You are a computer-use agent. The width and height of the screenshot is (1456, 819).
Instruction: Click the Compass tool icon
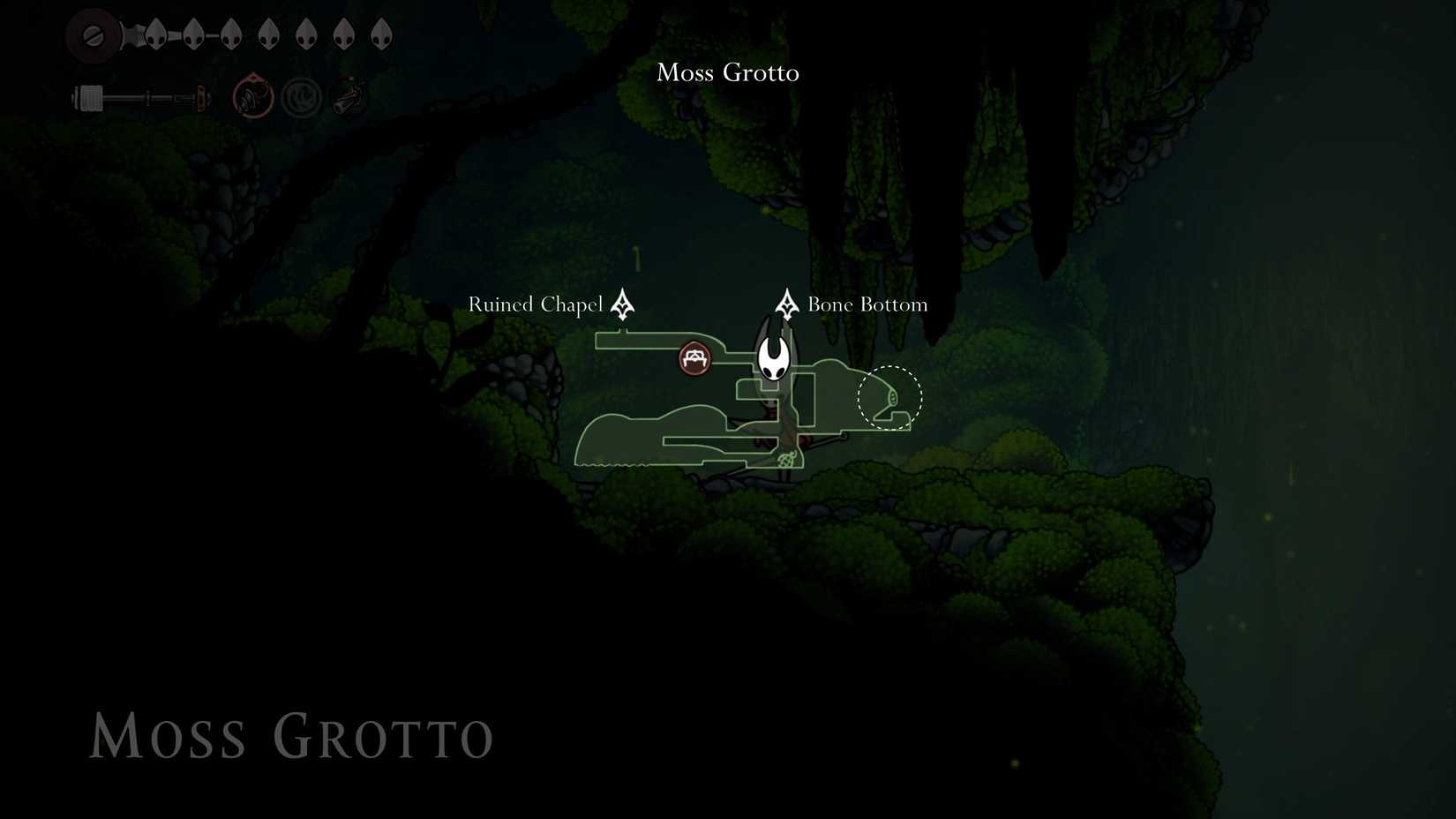(x=300, y=95)
